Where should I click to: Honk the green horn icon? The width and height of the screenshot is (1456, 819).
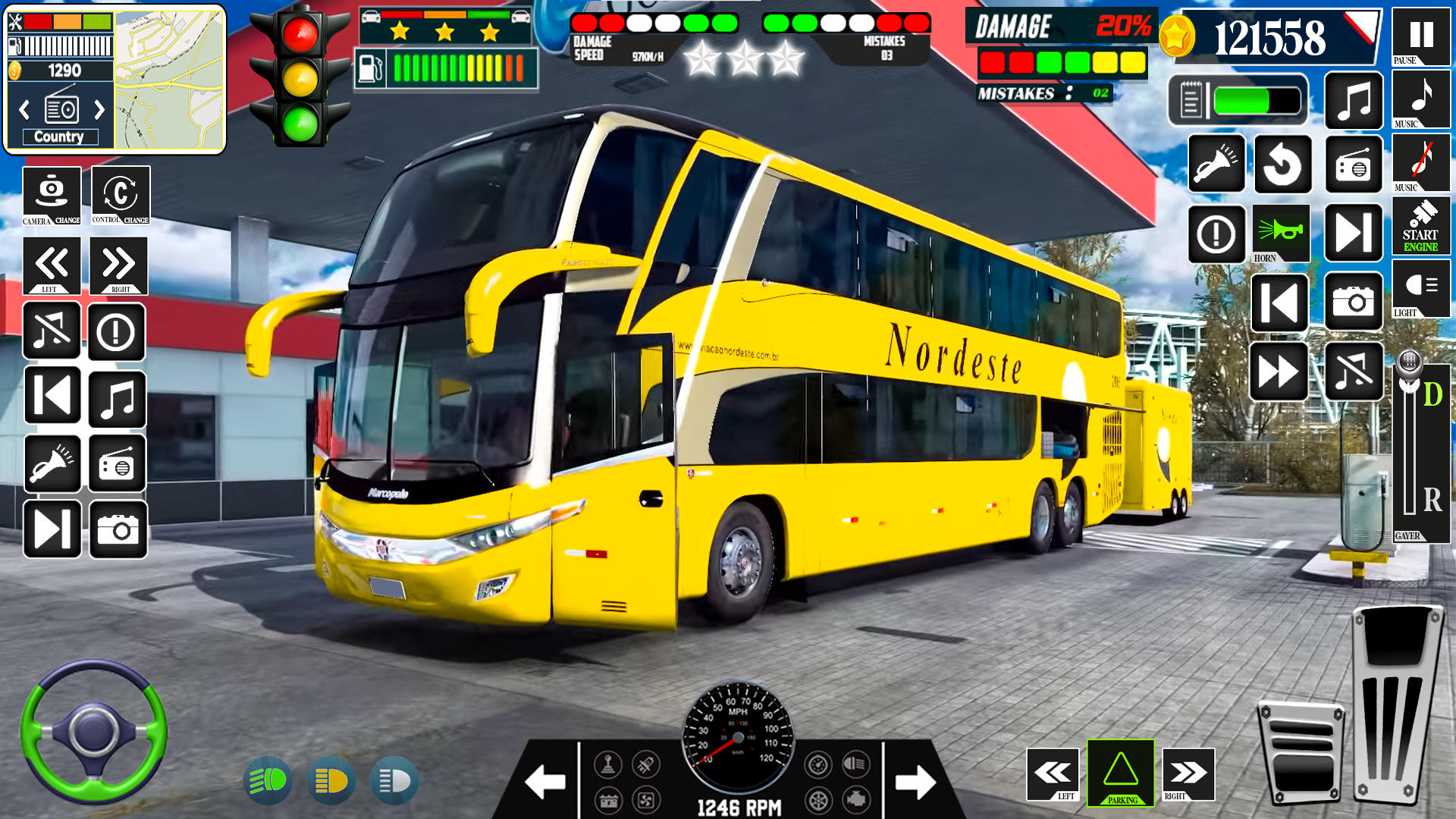click(1280, 234)
